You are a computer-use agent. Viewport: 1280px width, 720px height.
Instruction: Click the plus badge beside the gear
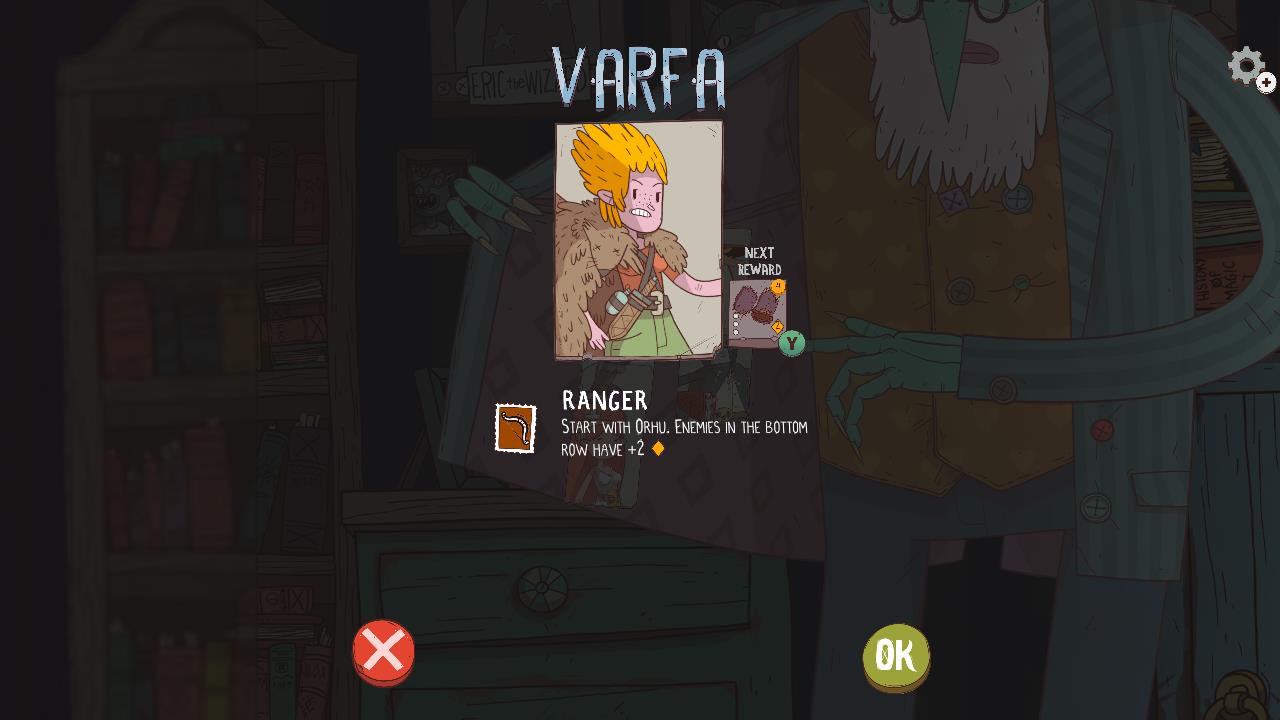pyautogui.click(x=1266, y=81)
